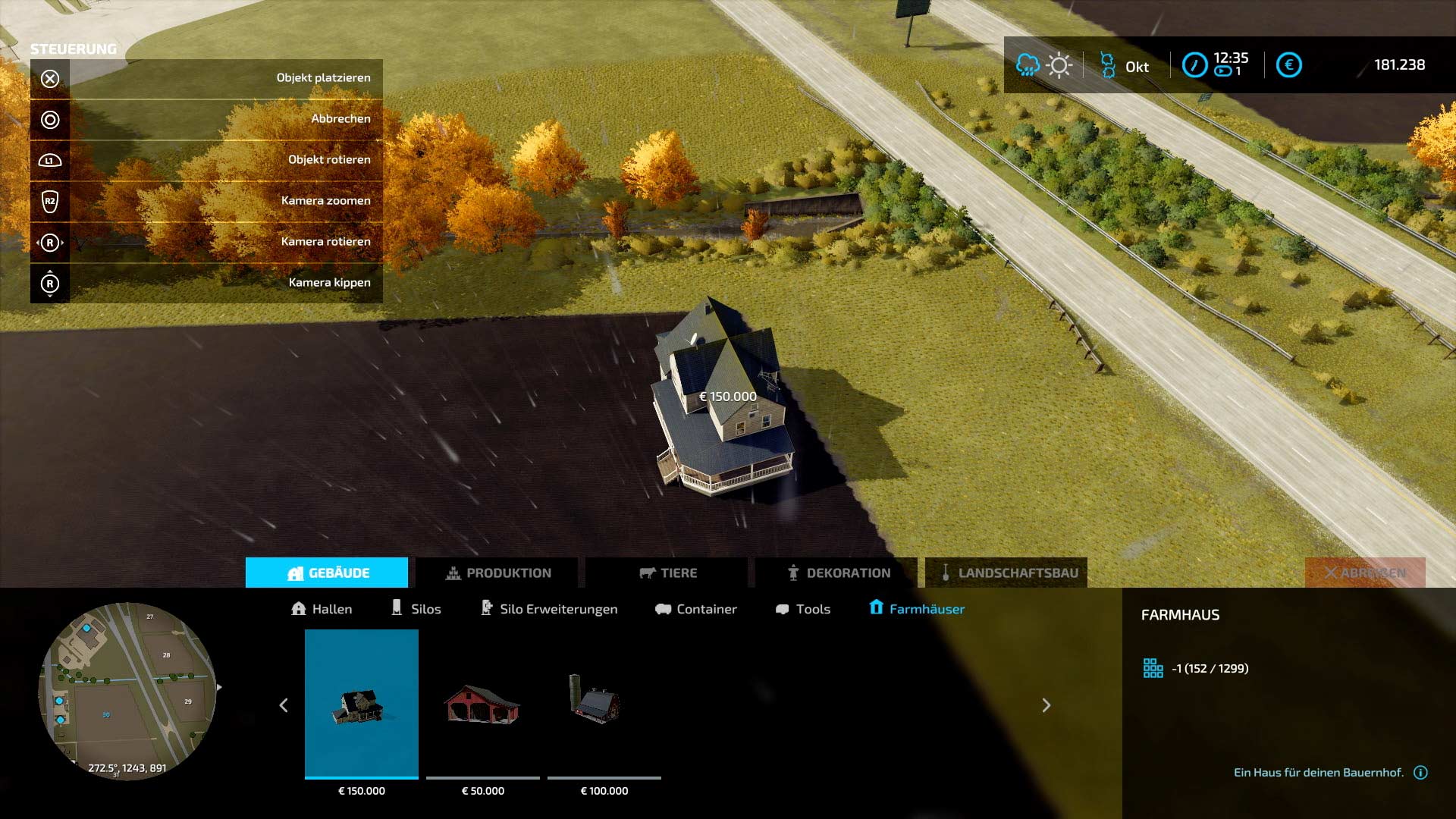The image size is (1456, 819).
Task: Click the orange Abbrechen button
Action: point(1365,573)
